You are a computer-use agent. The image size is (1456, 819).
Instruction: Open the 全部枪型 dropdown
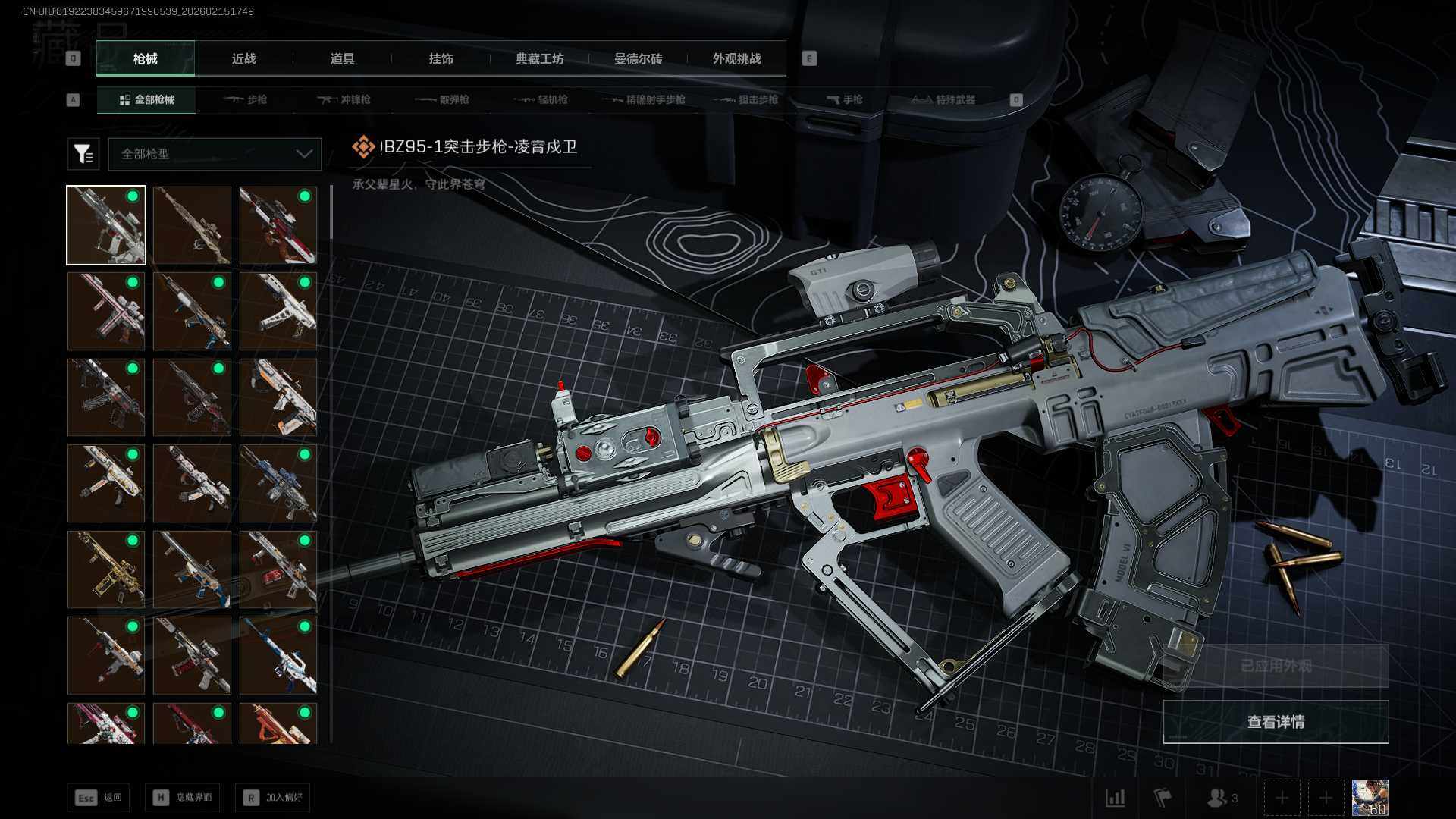[x=215, y=154]
